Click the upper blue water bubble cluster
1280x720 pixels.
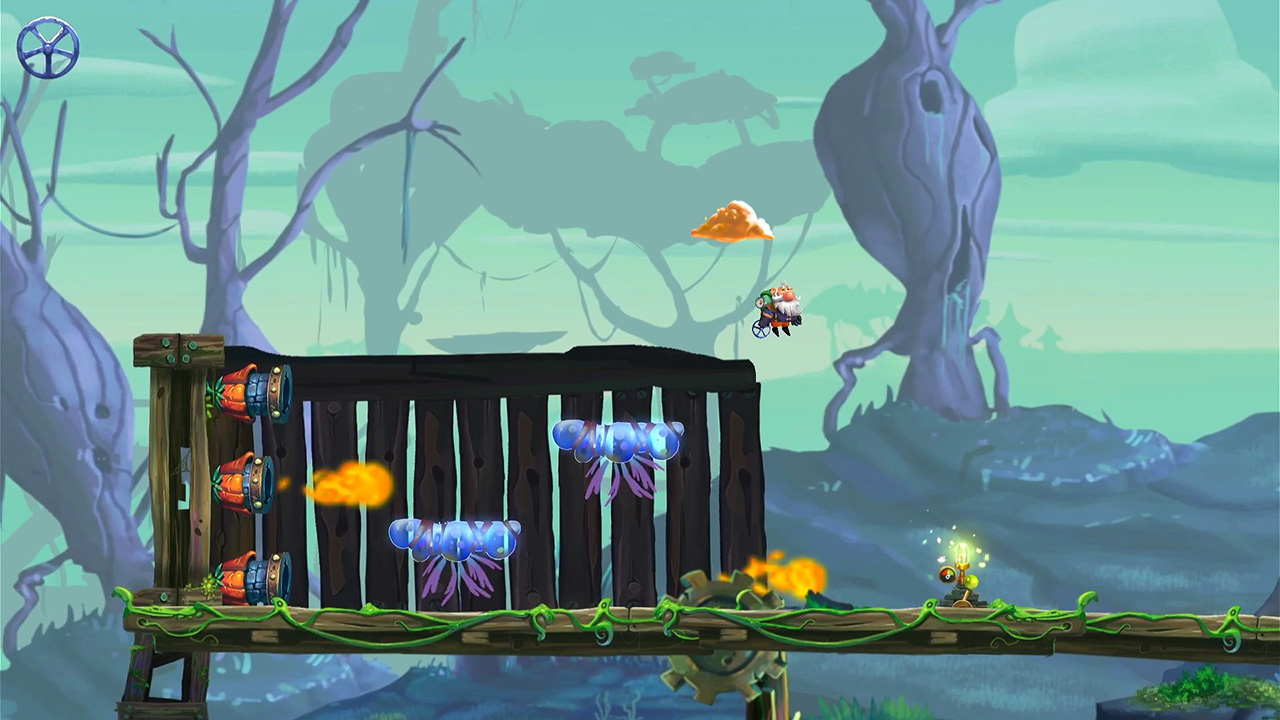tap(617, 438)
